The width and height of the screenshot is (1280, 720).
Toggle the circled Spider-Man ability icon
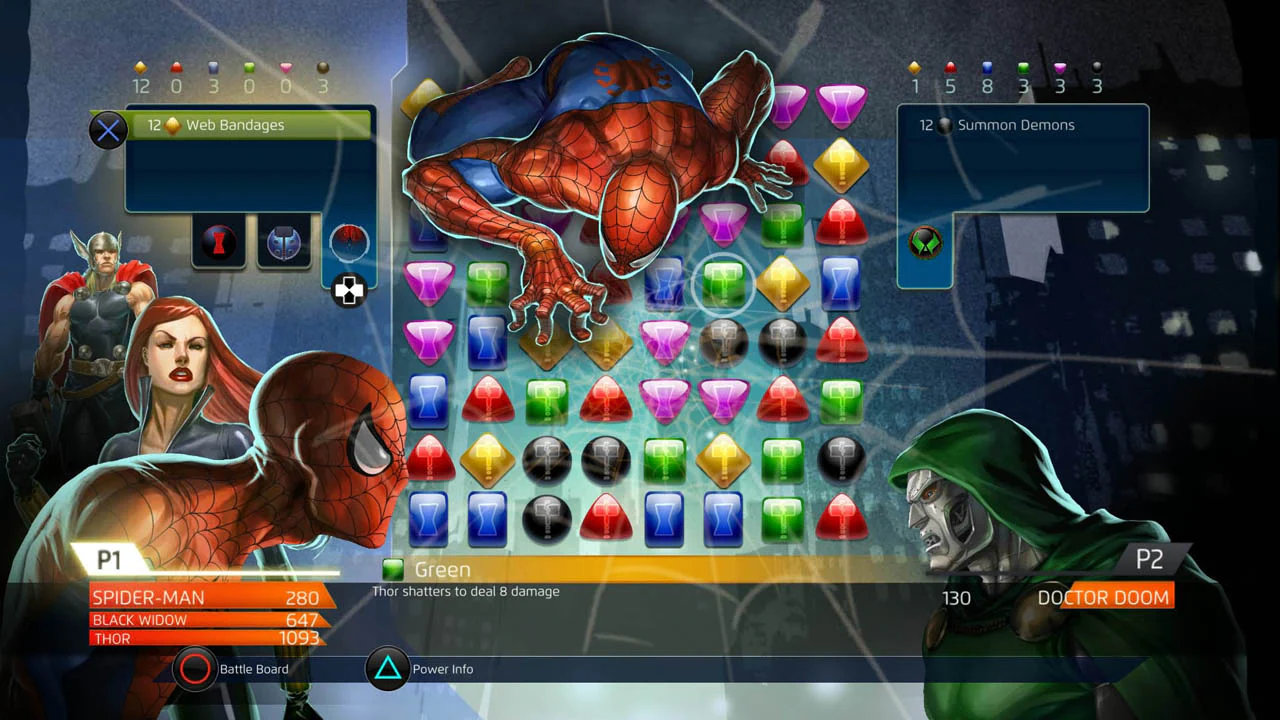349,243
